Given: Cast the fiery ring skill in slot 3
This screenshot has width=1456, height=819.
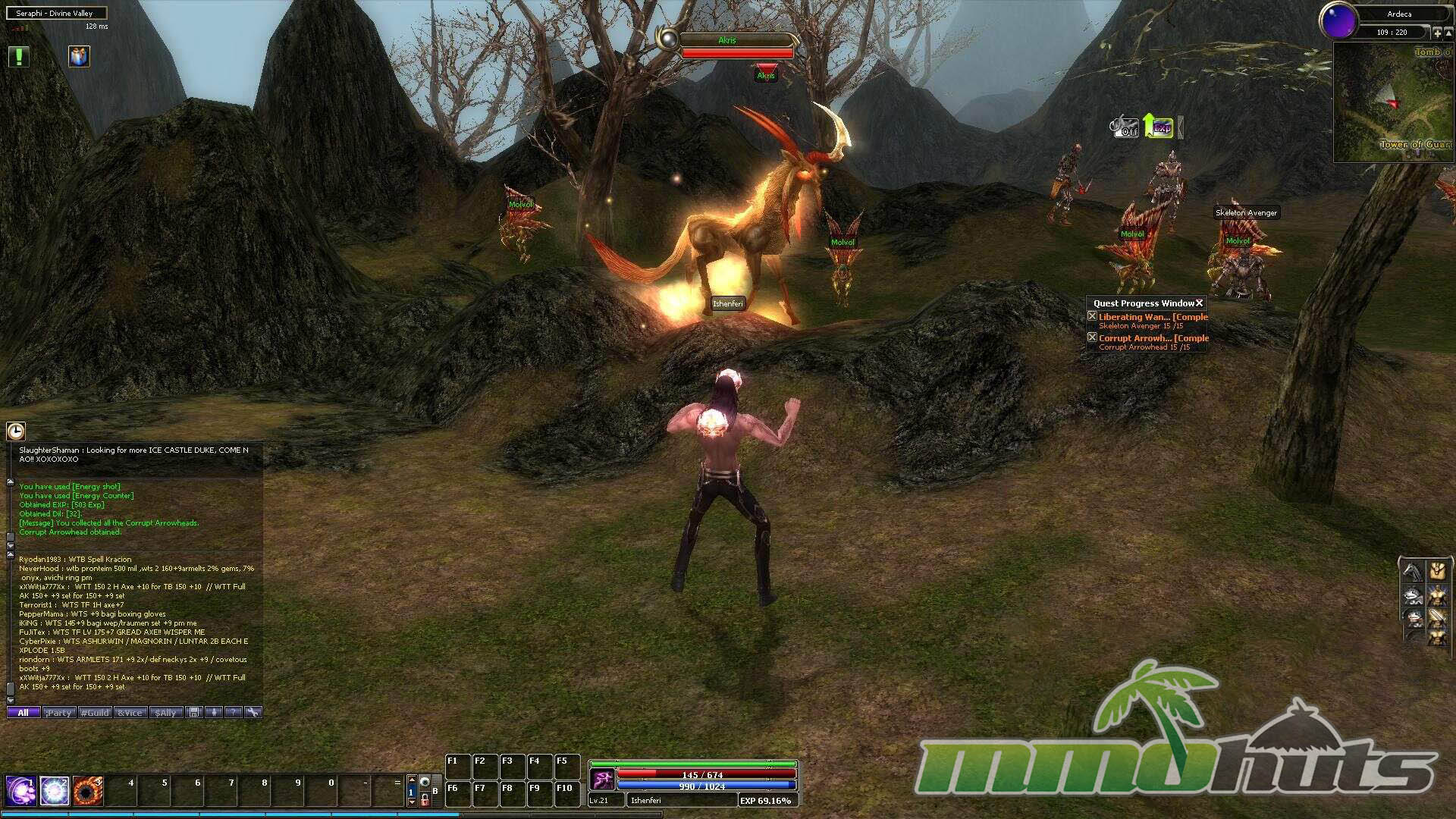Looking at the screenshot, I should tap(88, 791).
